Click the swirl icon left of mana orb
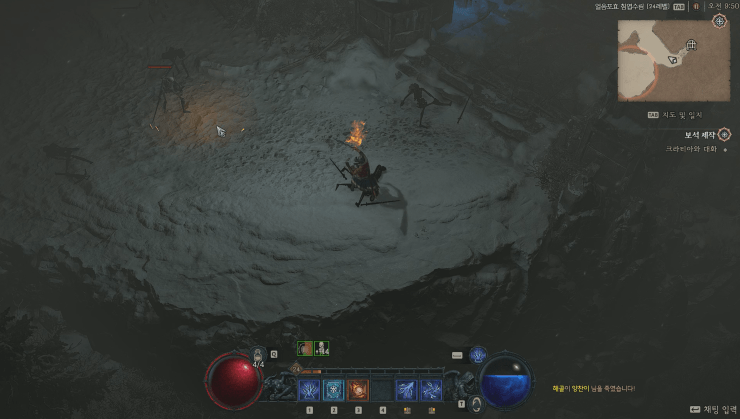This screenshot has width=740, height=419. pyautogui.click(x=476, y=403)
